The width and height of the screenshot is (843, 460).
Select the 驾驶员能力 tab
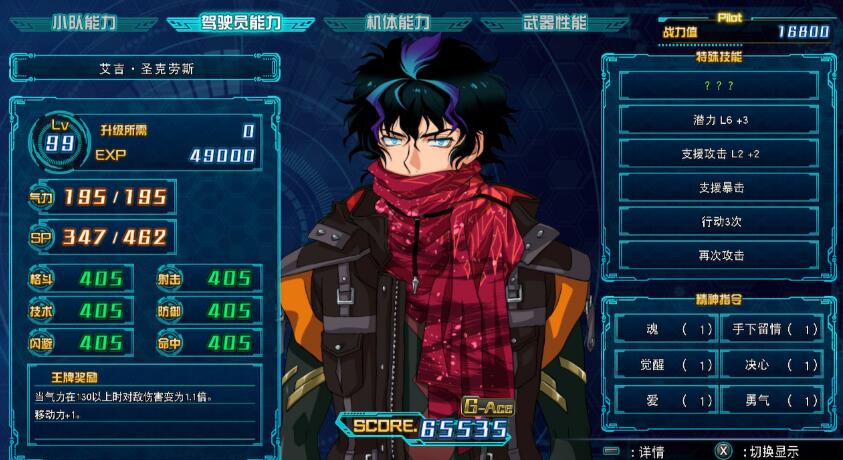pyautogui.click(x=240, y=22)
